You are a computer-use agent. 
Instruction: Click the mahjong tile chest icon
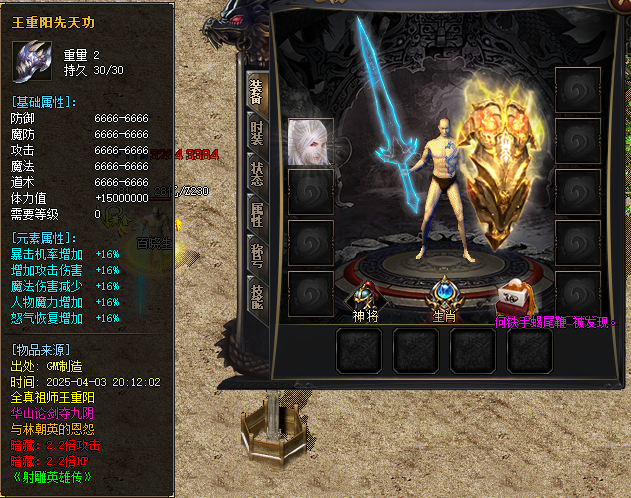pos(516,296)
